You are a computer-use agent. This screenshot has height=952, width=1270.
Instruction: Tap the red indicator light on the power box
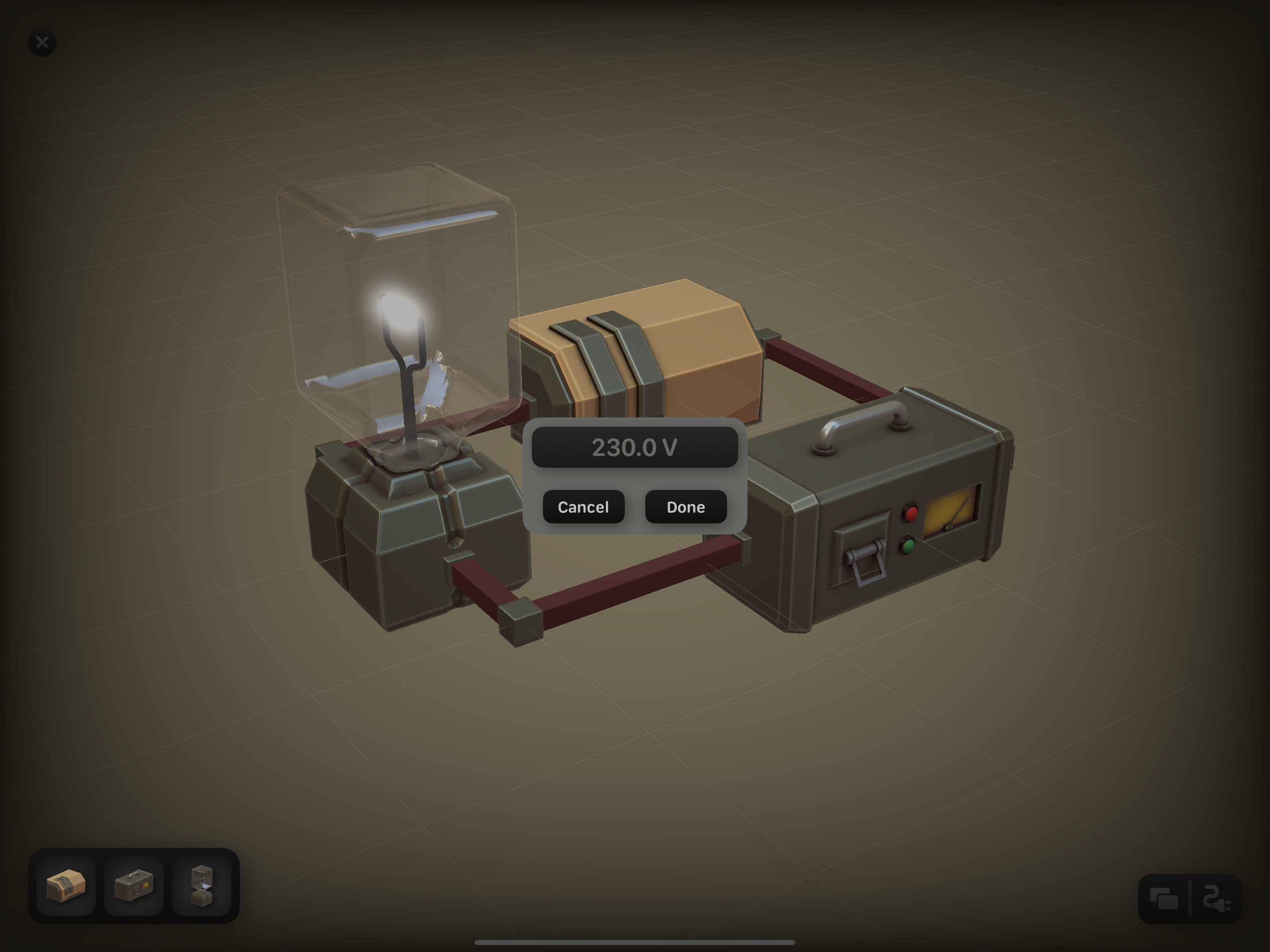[x=910, y=513]
